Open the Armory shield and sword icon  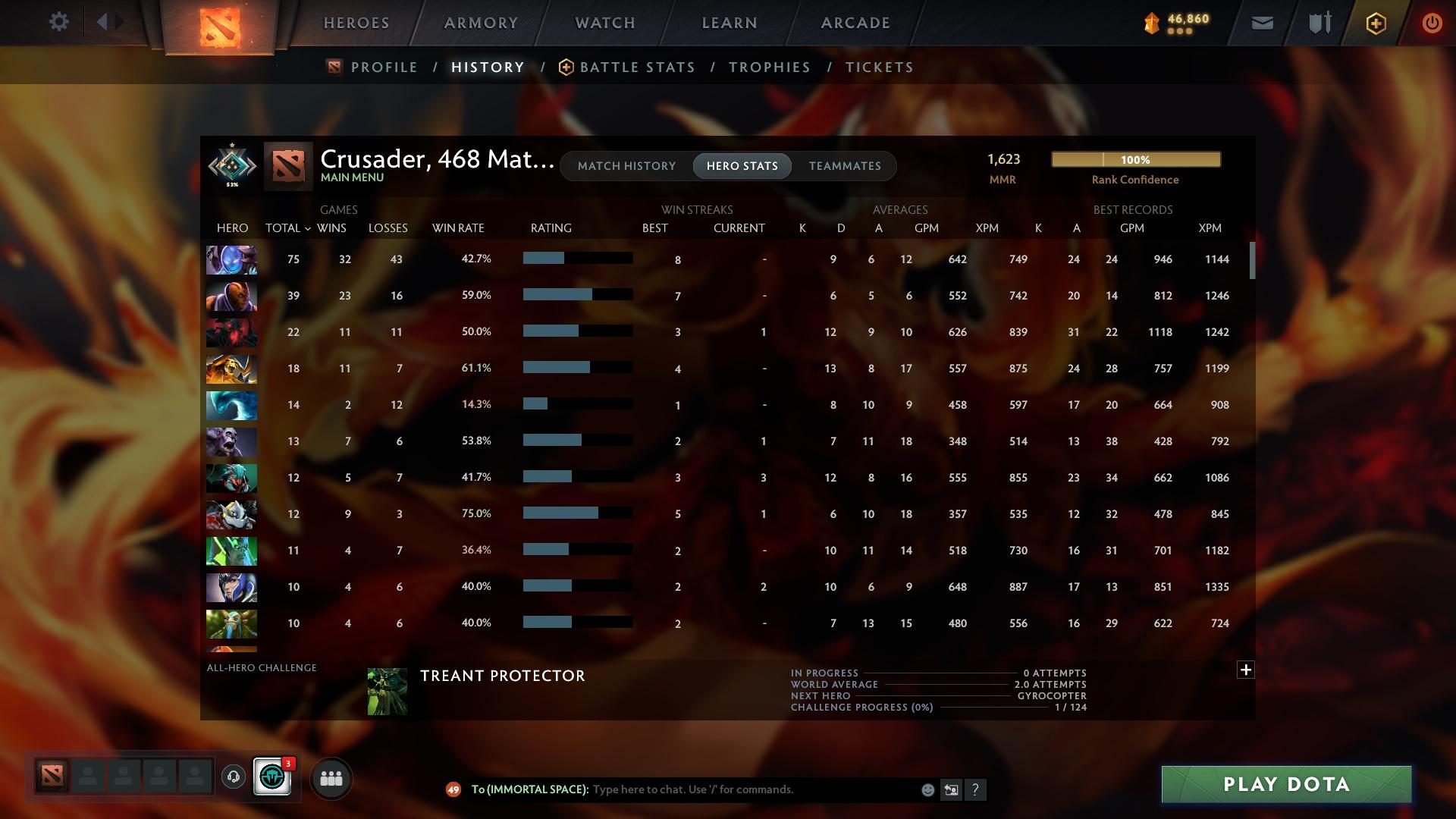pyautogui.click(x=1318, y=22)
